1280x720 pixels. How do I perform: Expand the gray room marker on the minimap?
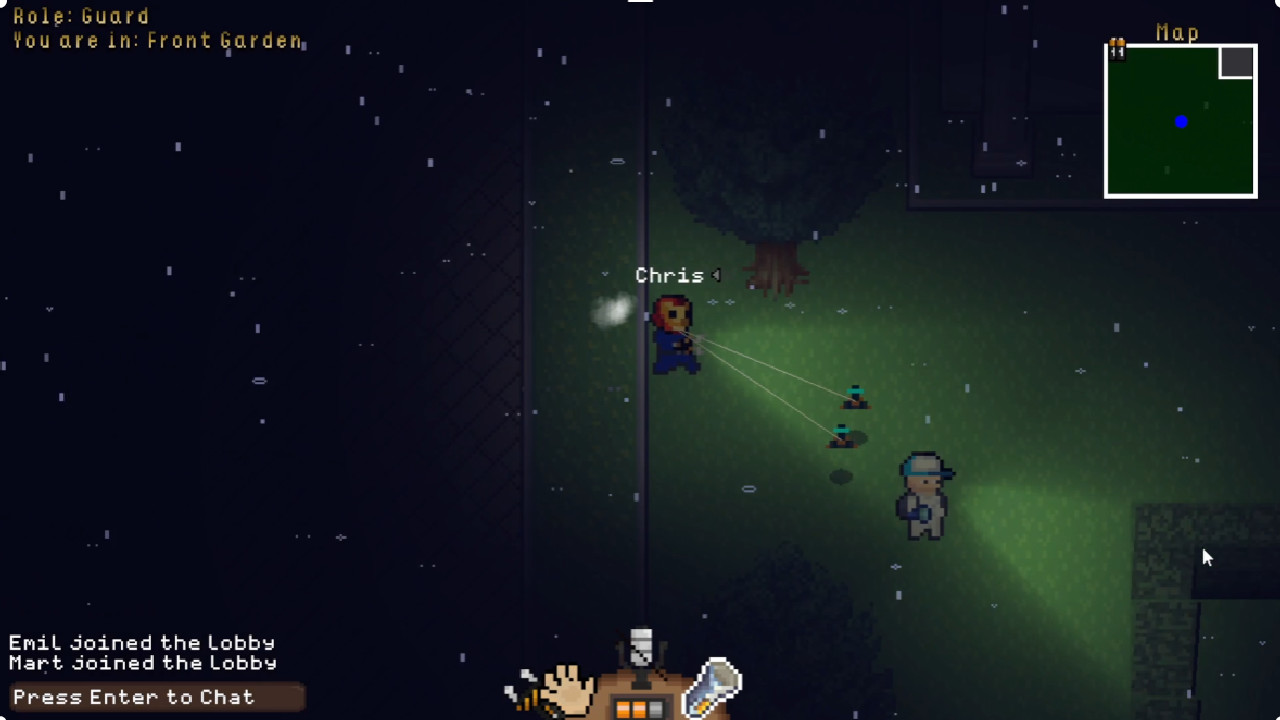(x=1237, y=61)
